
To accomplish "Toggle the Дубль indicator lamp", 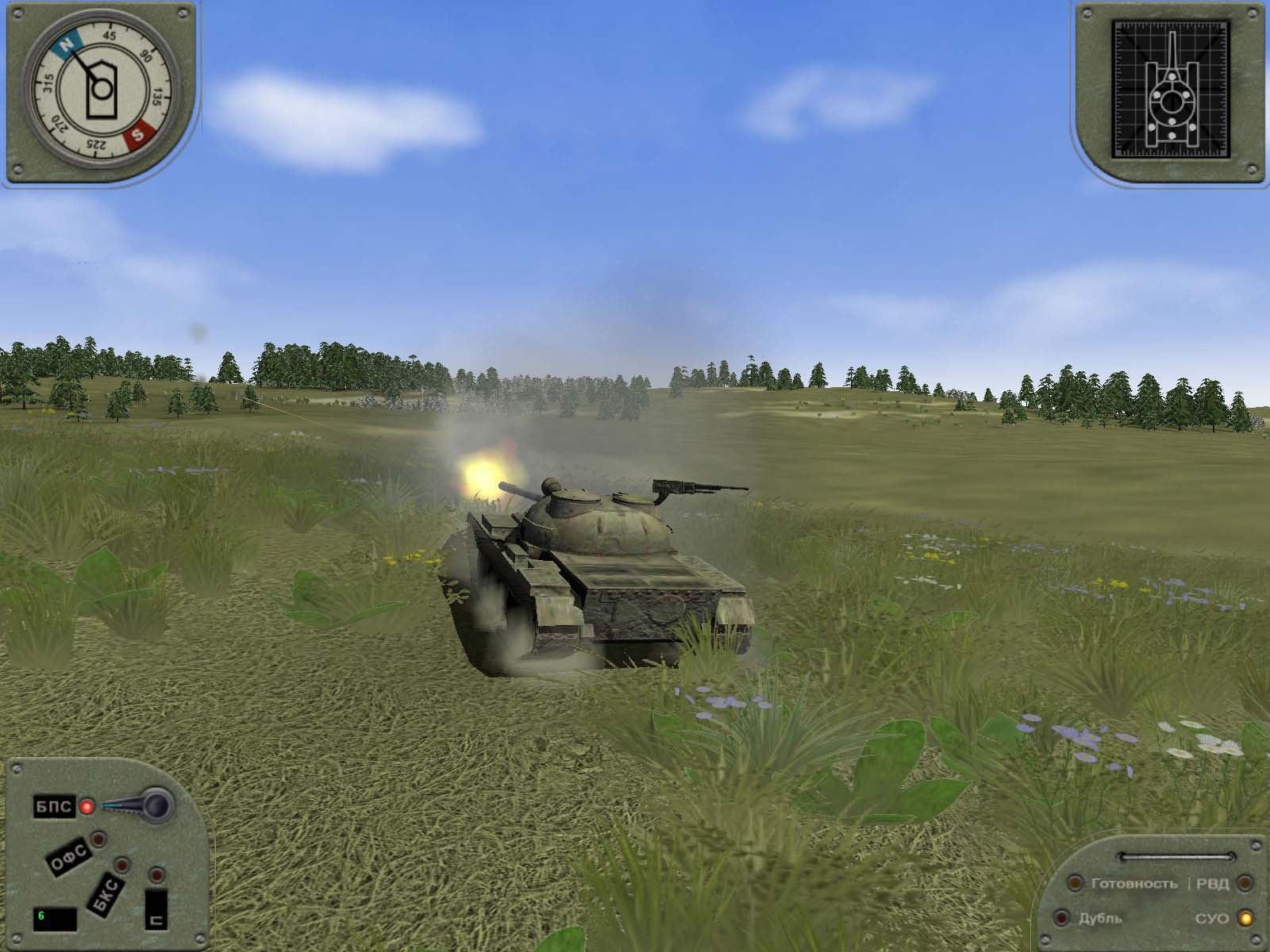I will tap(1061, 917).
